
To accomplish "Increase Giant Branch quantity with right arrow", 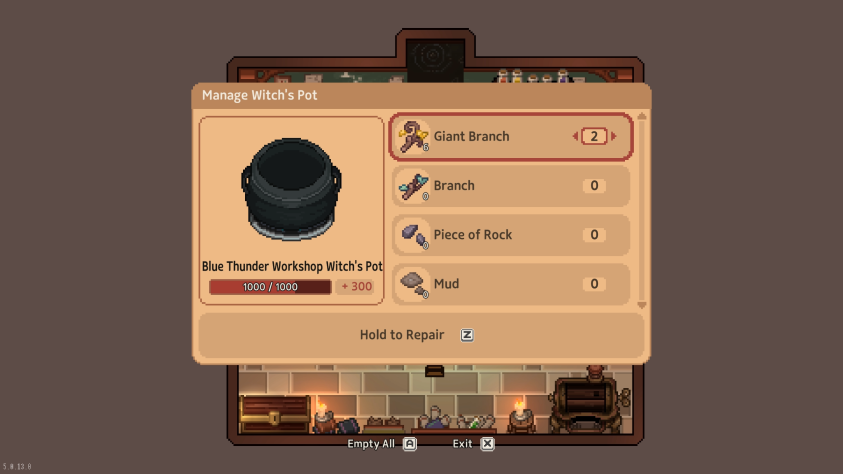I will 614,137.
